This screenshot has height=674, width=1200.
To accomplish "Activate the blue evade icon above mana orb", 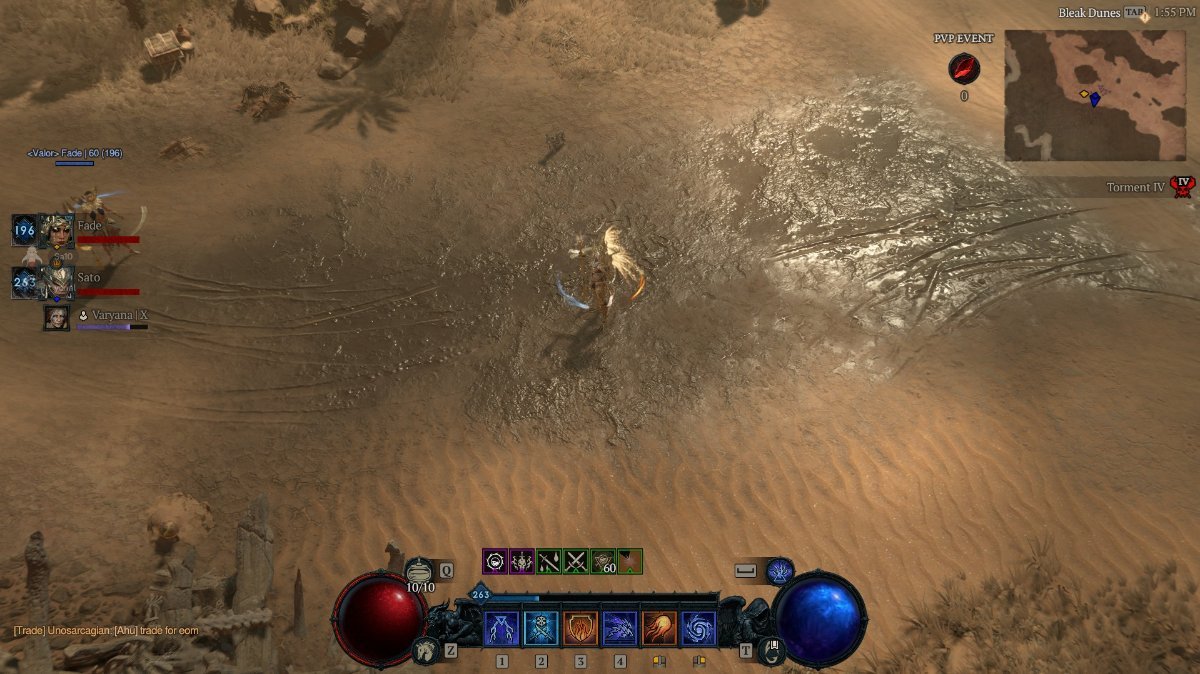I will 779,571.
